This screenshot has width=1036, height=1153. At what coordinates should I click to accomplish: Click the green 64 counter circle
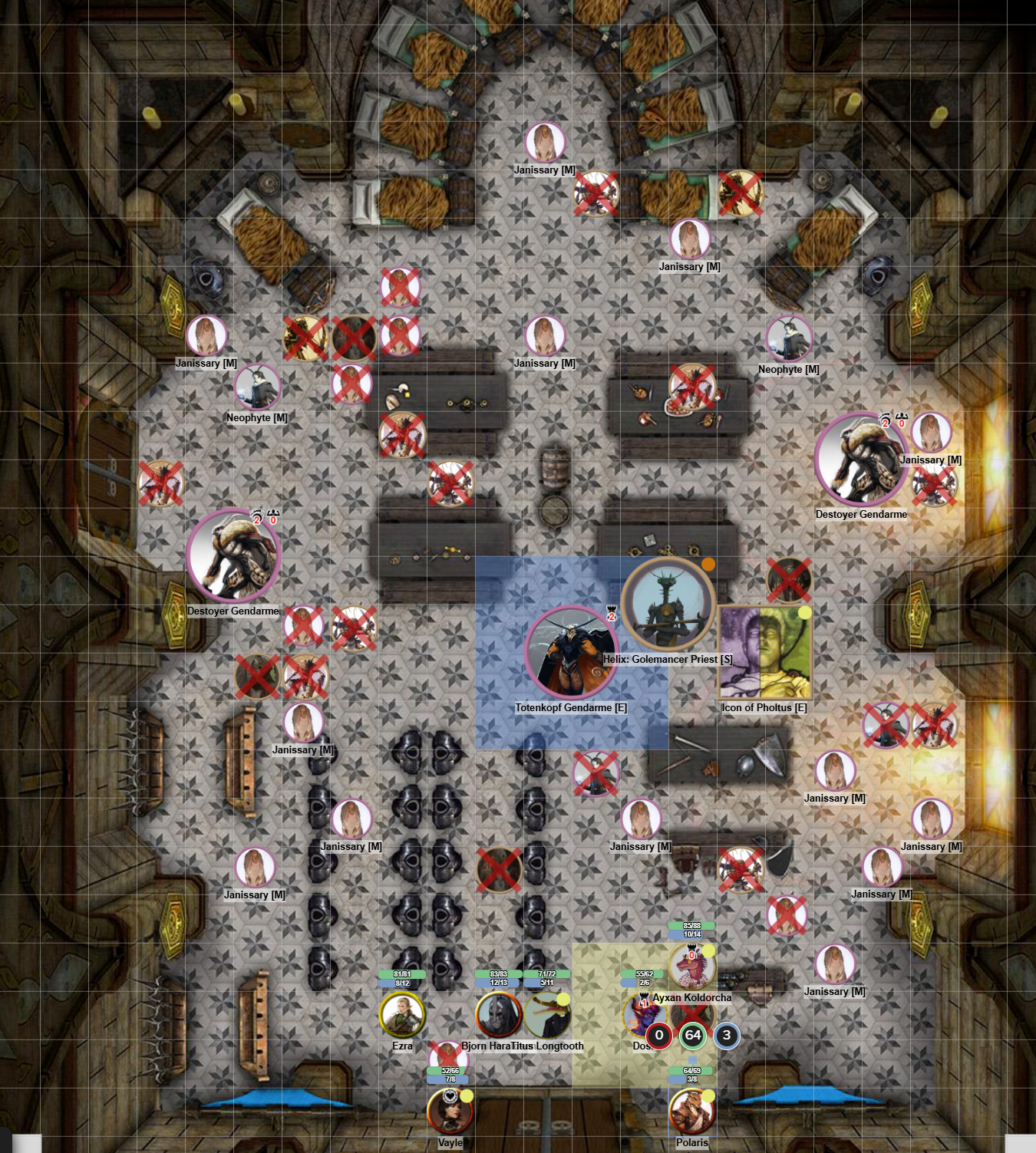tap(694, 1035)
